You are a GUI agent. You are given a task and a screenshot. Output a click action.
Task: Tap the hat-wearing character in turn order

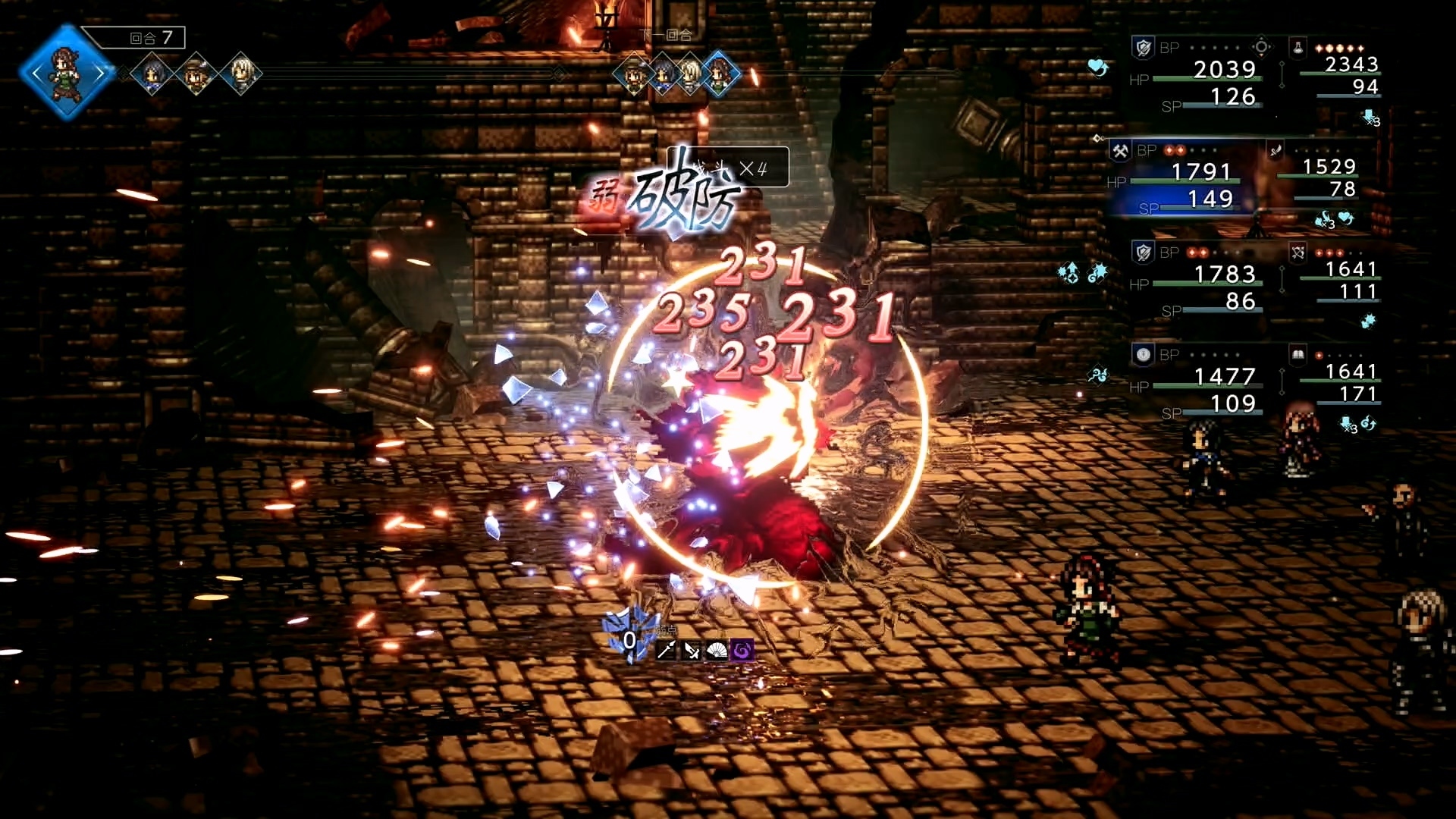pyautogui.click(x=196, y=74)
